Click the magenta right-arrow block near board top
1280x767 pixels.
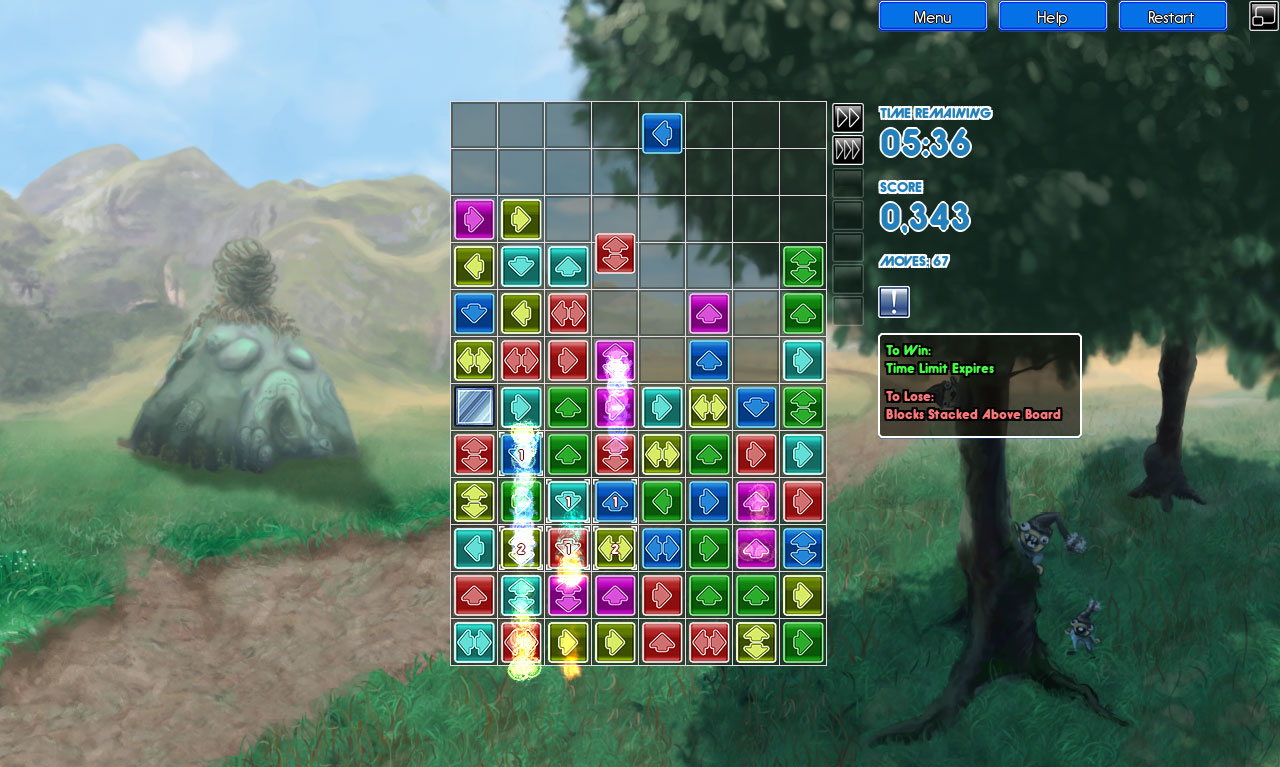click(x=474, y=219)
